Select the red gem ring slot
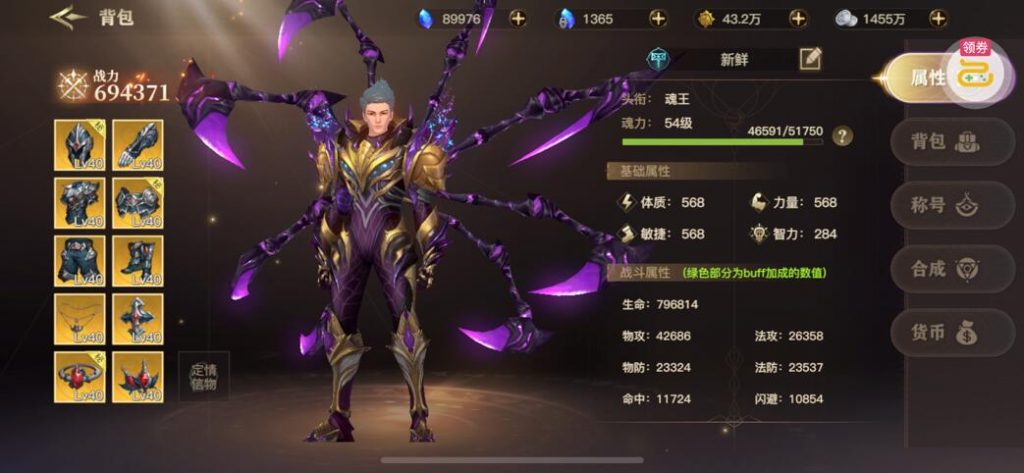 (80, 377)
